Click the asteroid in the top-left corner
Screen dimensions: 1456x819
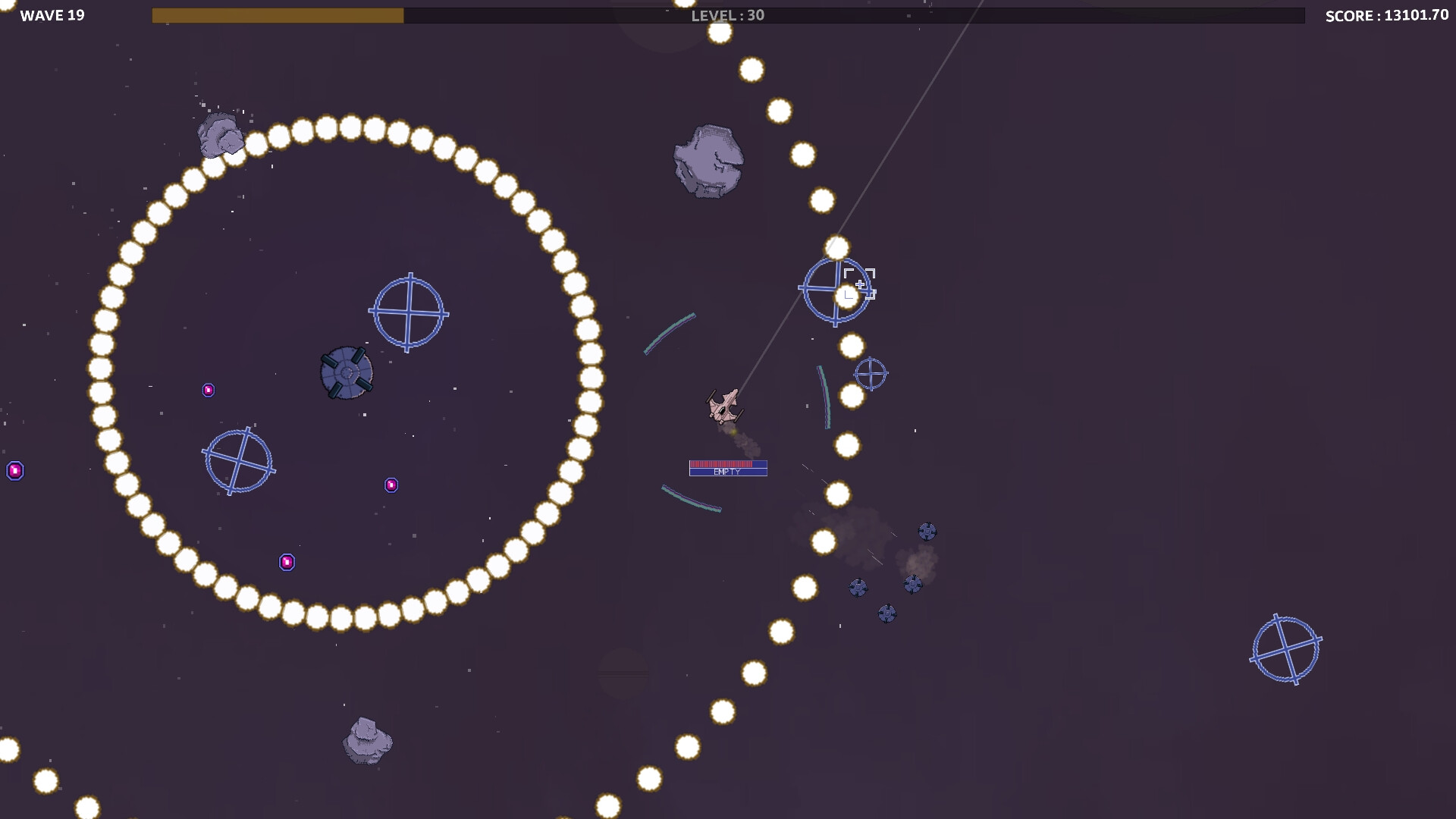tap(220, 136)
